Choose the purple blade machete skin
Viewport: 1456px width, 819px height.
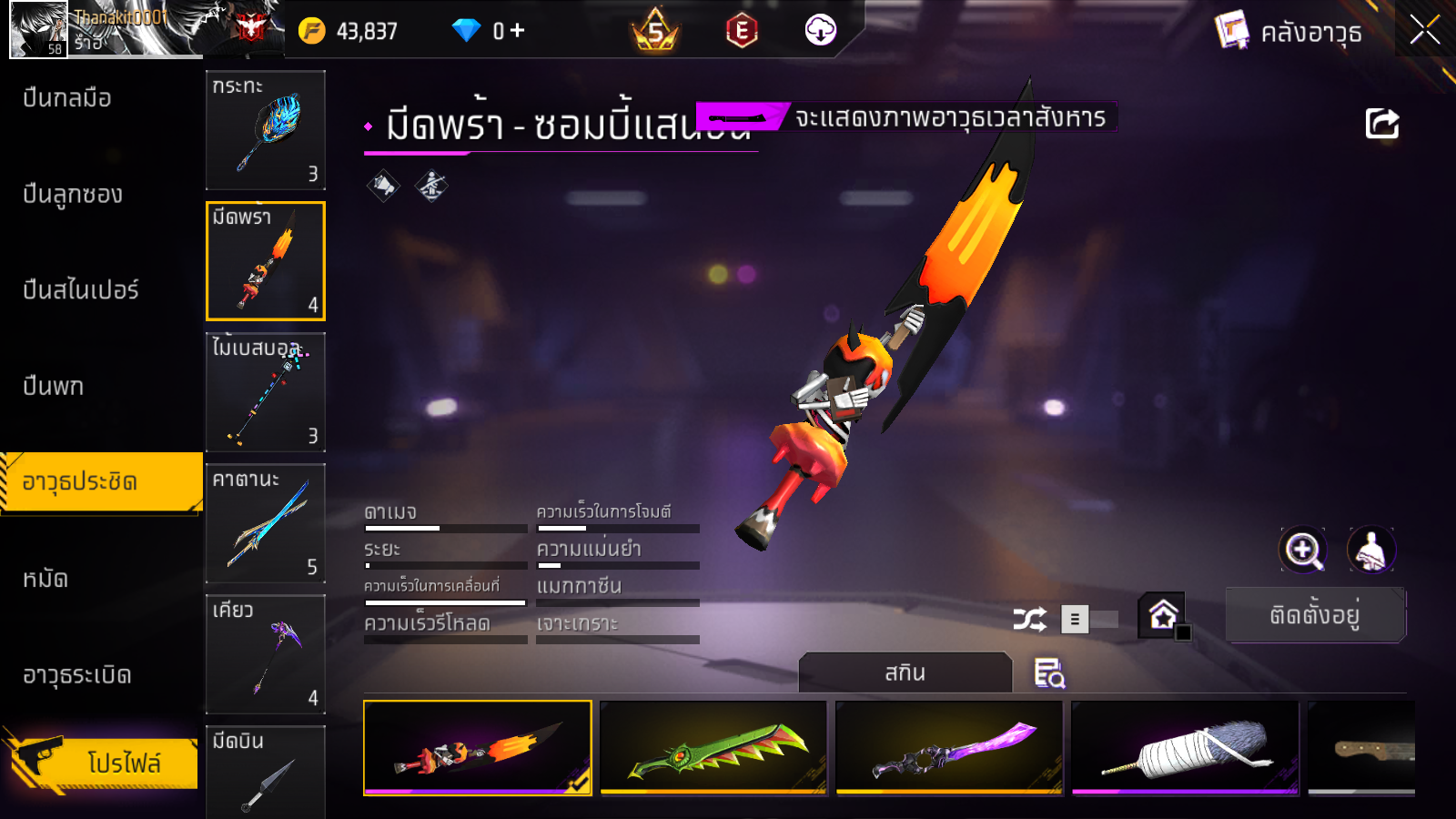coord(949,748)
